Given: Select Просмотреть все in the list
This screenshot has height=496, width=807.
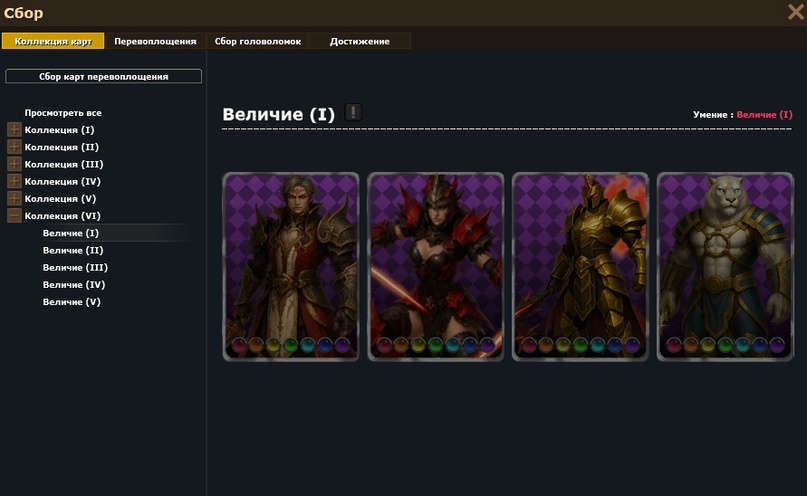Looking at the screenshot, I should 63,113.
